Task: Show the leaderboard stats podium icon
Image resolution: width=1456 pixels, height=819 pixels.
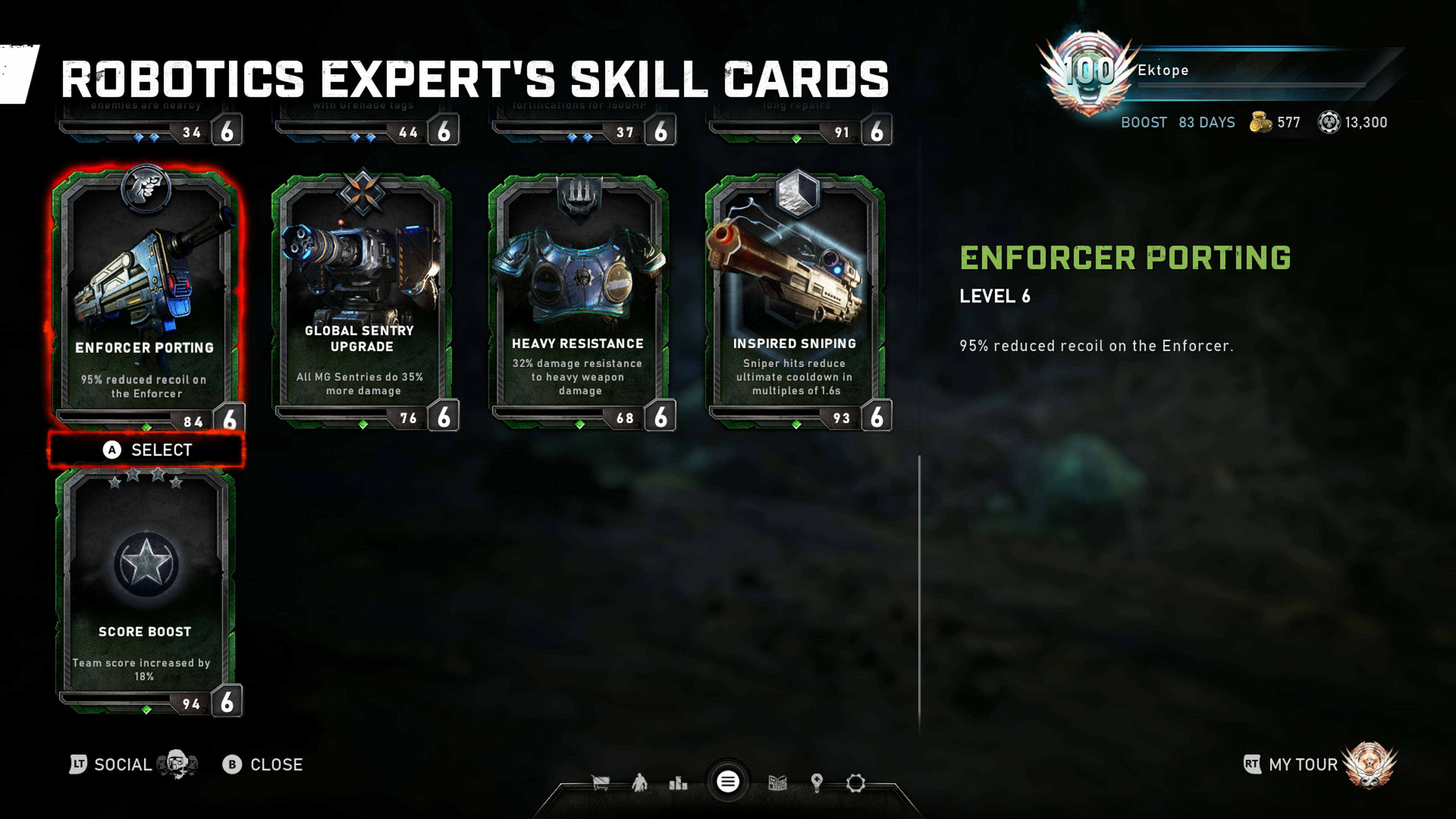Action: click(x=678, y=783)
